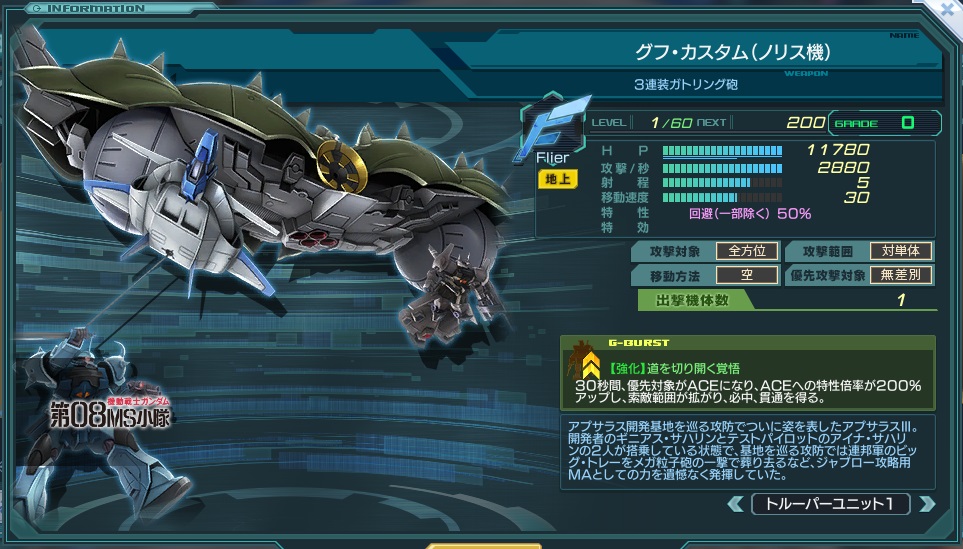
Task: Click the Flier type icon
Action: 553,129
